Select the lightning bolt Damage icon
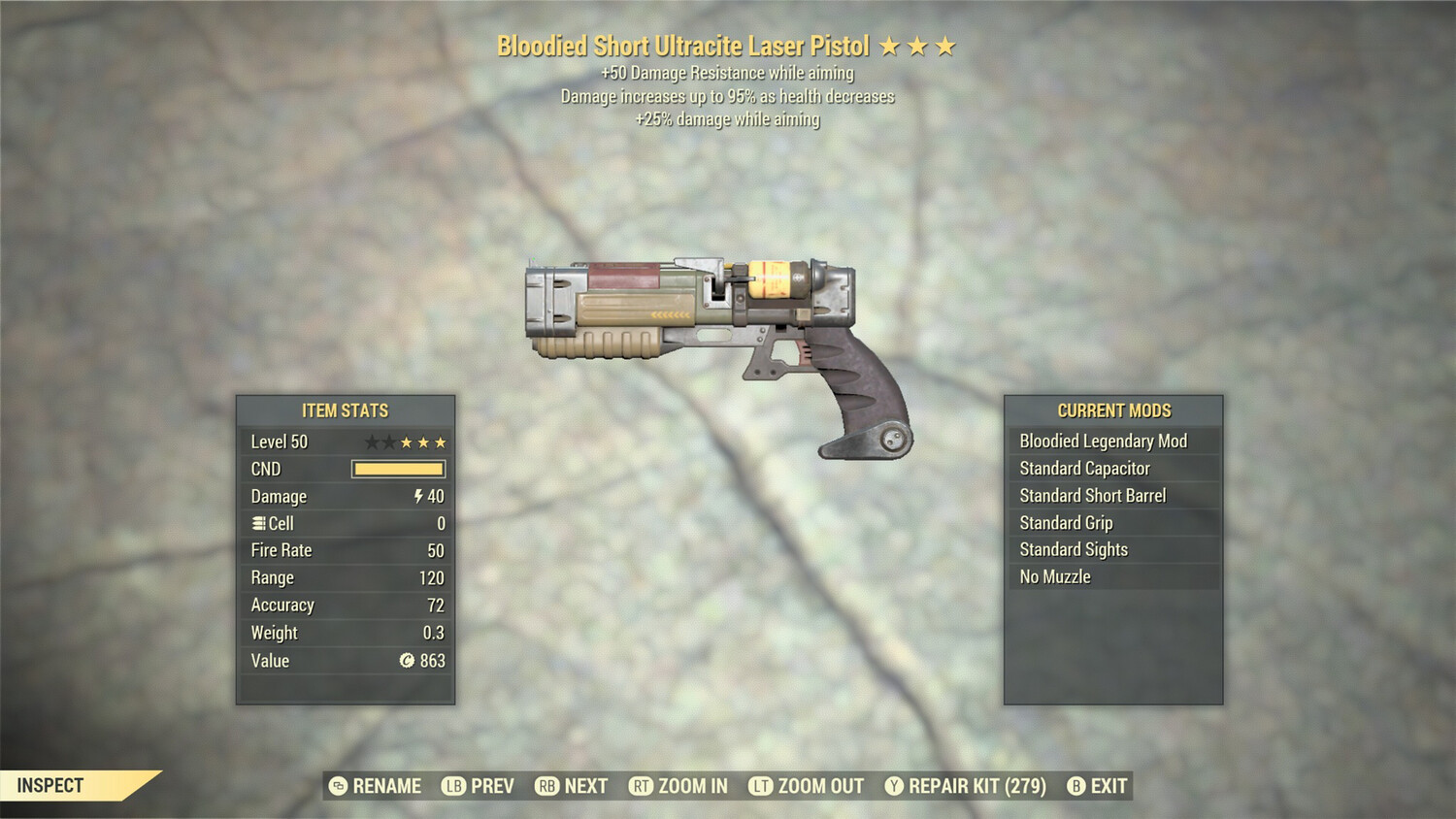The image size is (1456, 819). pos(416,496)
